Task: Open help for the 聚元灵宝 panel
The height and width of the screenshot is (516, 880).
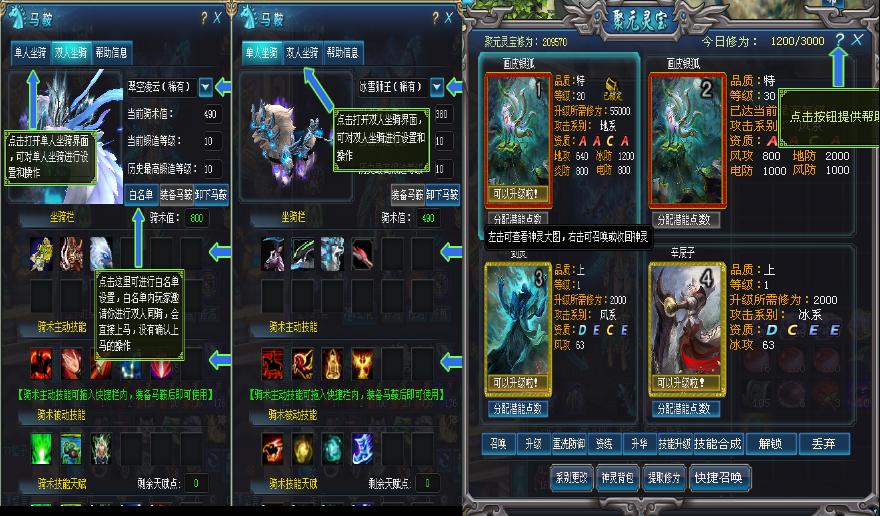Action: (839, 40)
